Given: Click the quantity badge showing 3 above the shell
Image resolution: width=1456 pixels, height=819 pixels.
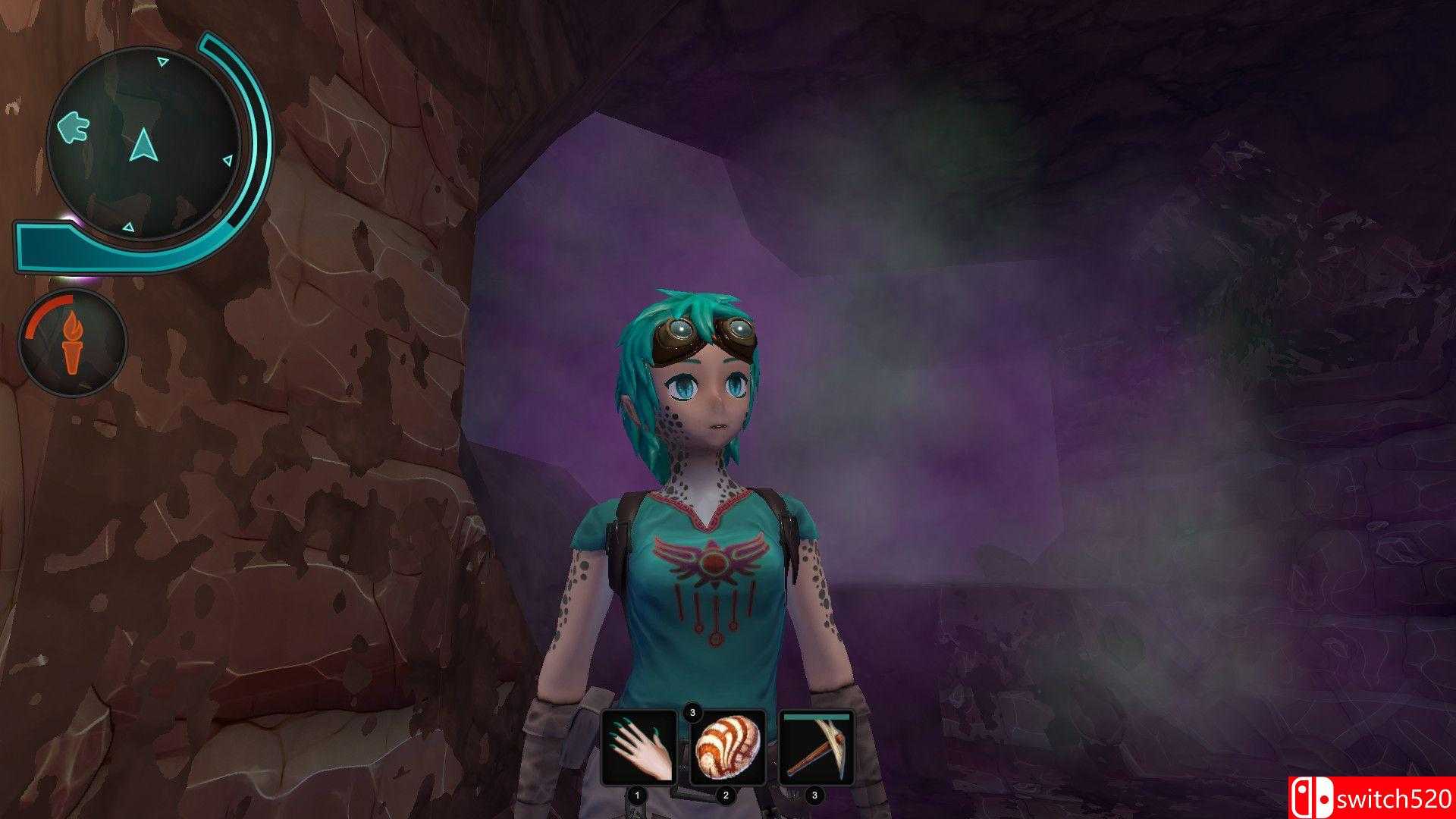Looking at the screenshot, I should (692, 712).
